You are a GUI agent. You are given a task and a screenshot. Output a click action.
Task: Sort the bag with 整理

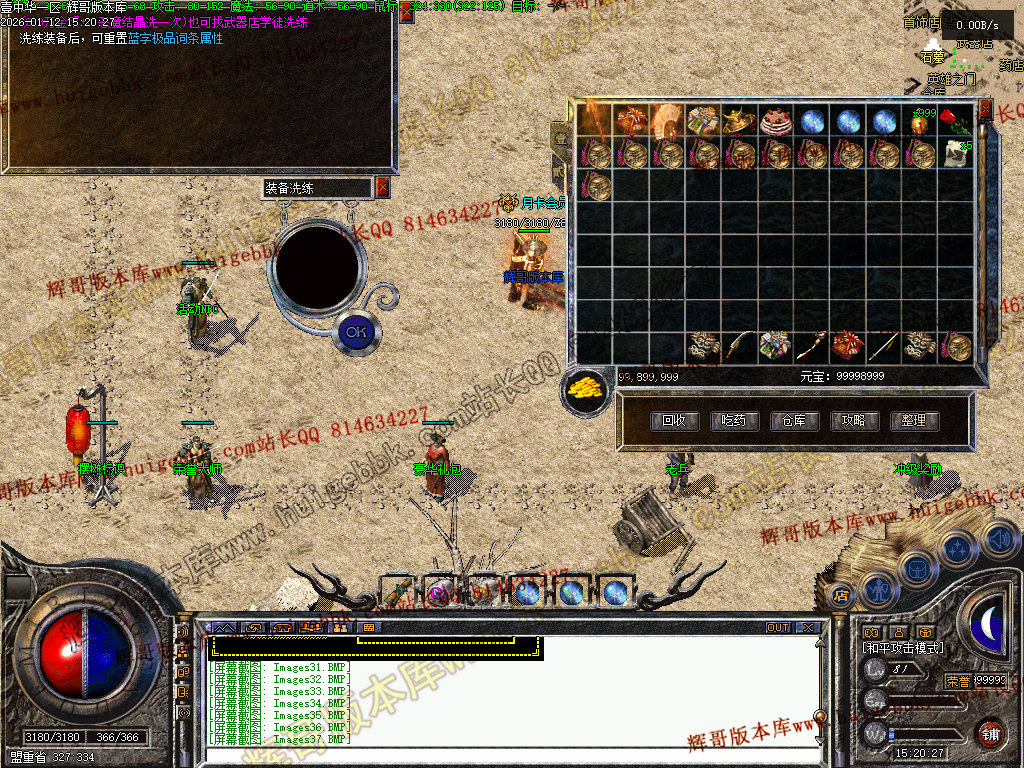(x=913, y=421)
